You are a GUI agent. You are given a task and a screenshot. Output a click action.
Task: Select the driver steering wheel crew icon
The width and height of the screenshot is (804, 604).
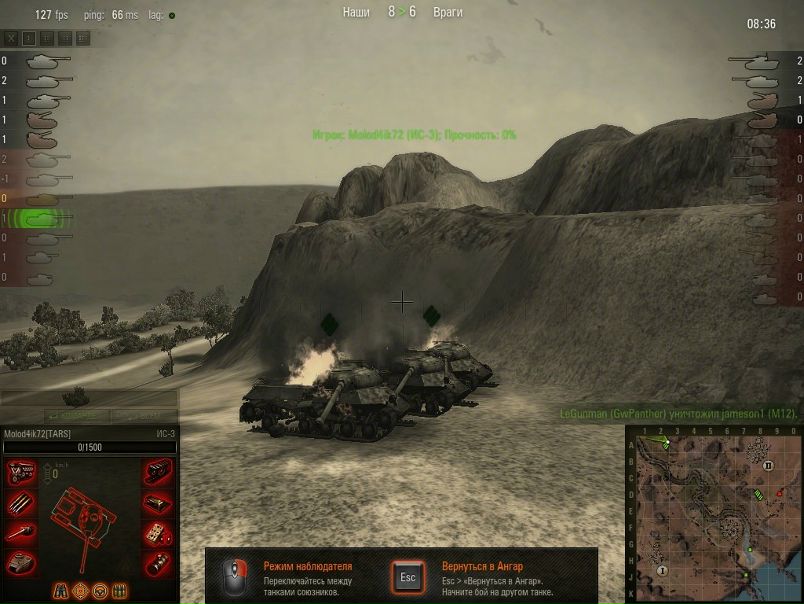[x=100, y=590]
